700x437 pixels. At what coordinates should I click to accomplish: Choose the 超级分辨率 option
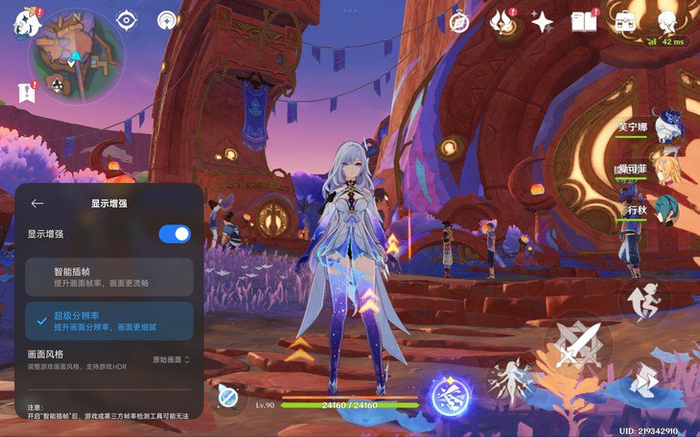109,321
